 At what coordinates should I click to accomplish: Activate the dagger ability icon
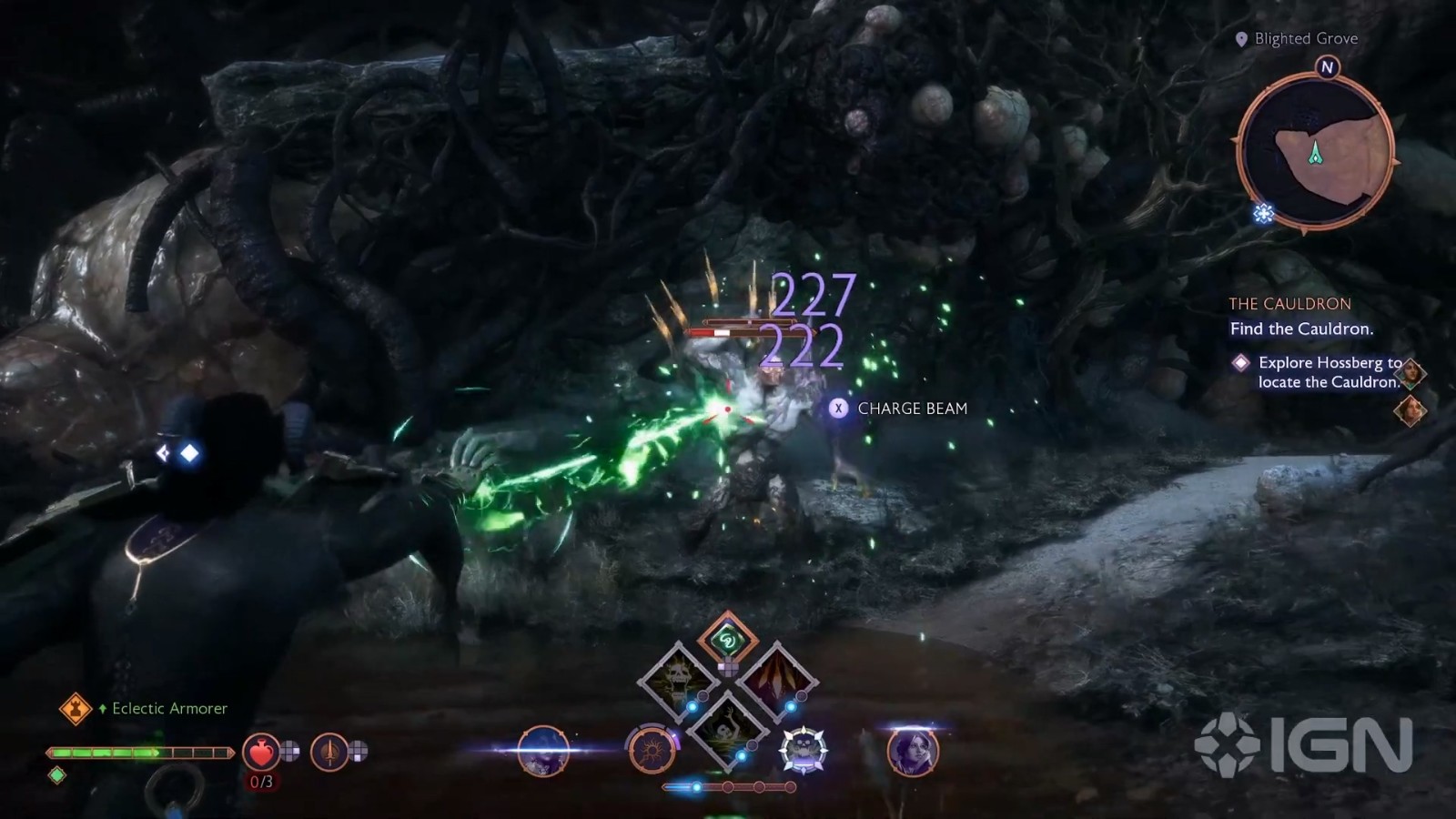point(329,752)
